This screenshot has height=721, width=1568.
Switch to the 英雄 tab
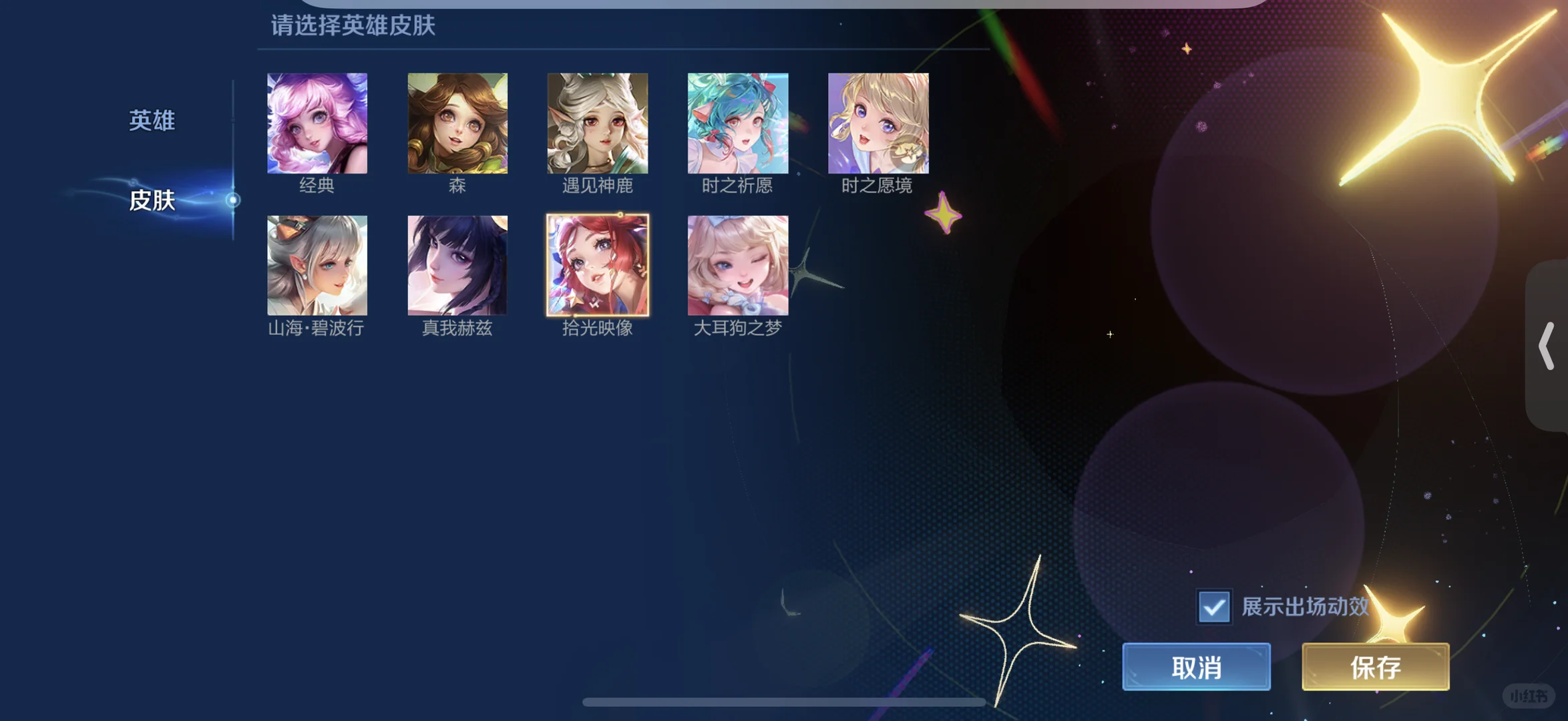tap(152, 121)
